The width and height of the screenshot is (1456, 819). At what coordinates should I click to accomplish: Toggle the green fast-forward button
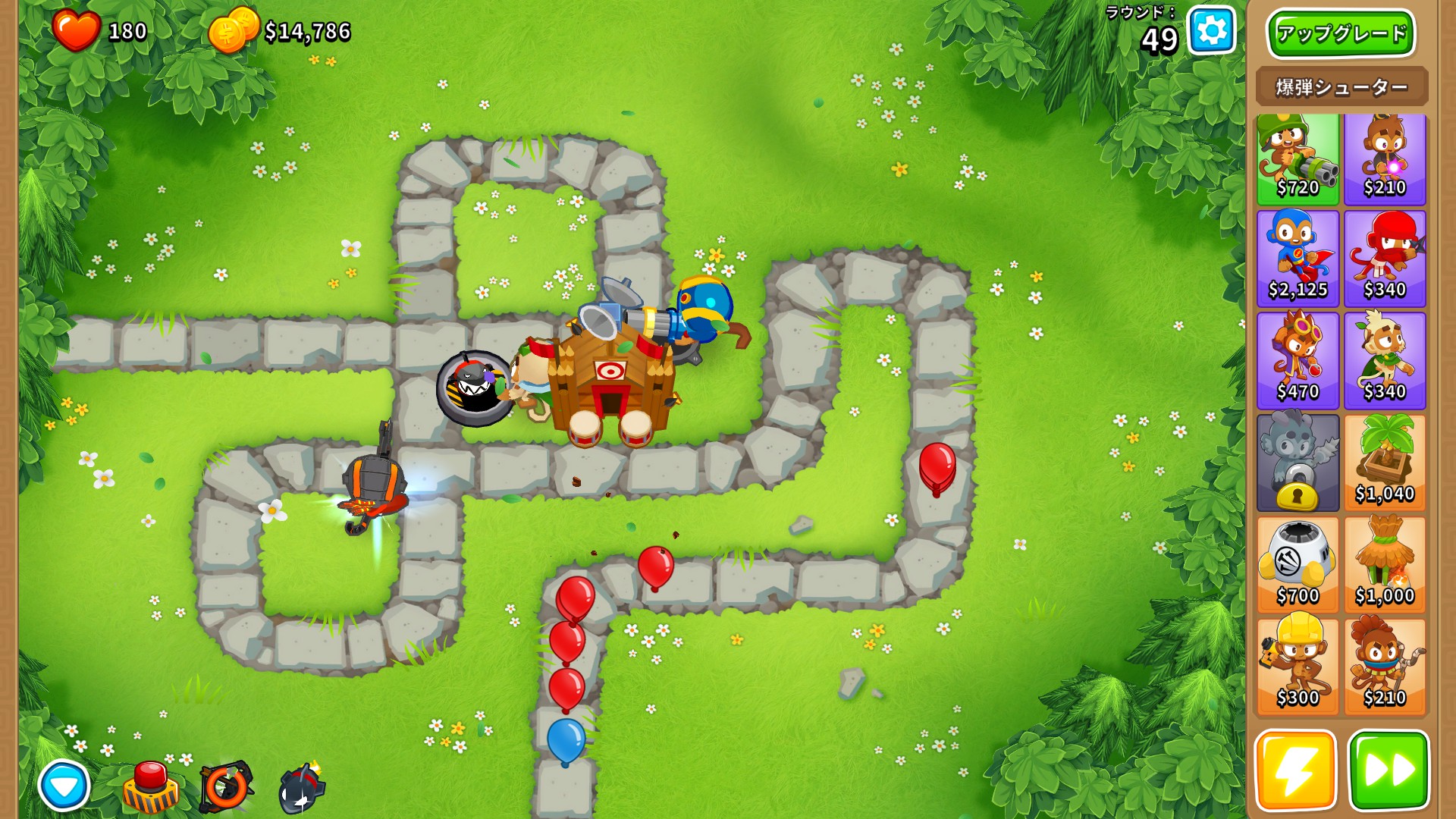(x=1389, y=770)
